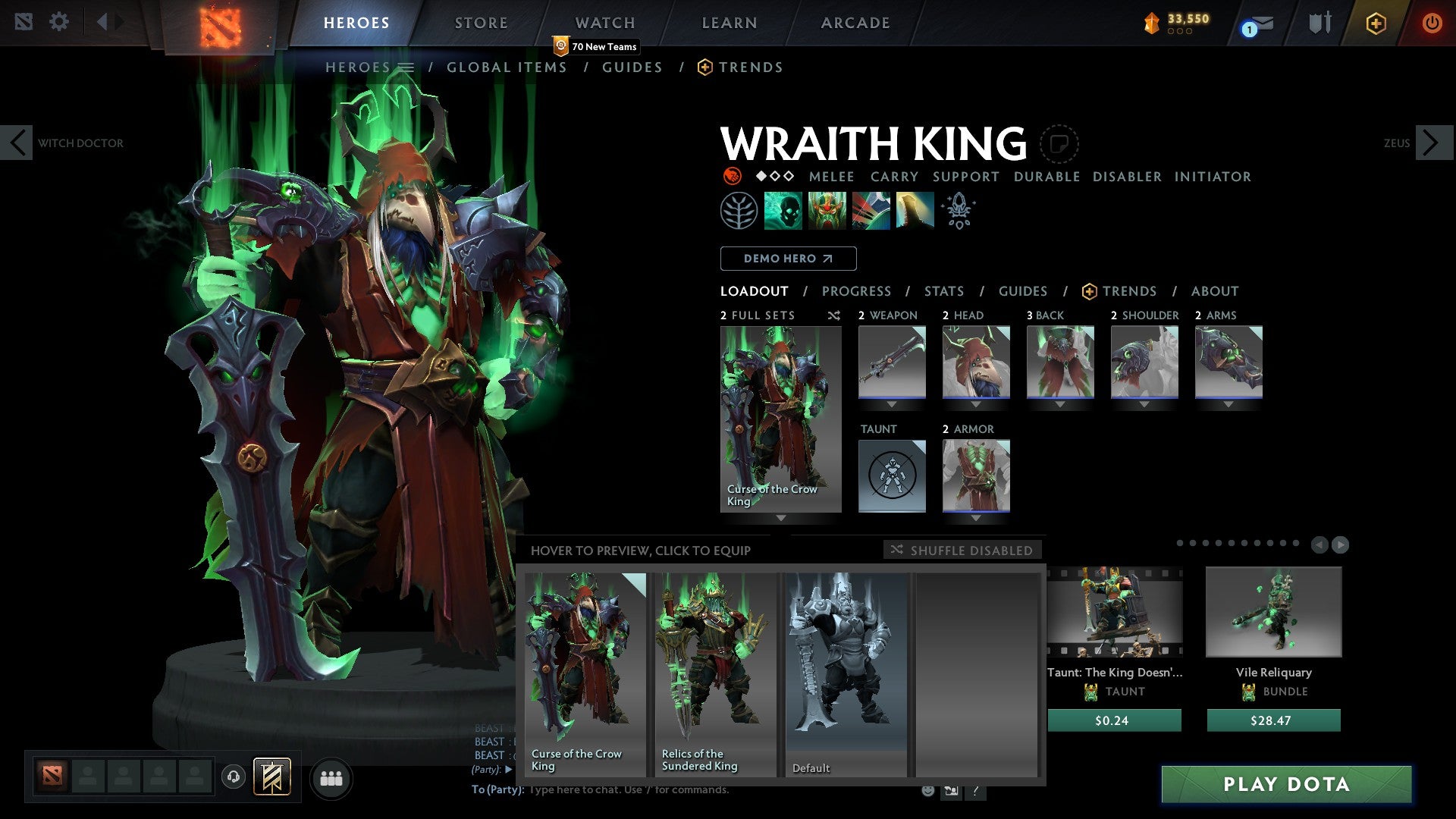Switch to the STATS tab
Viewport: 1456px width, 819px height.
click(x=943, y=290)
